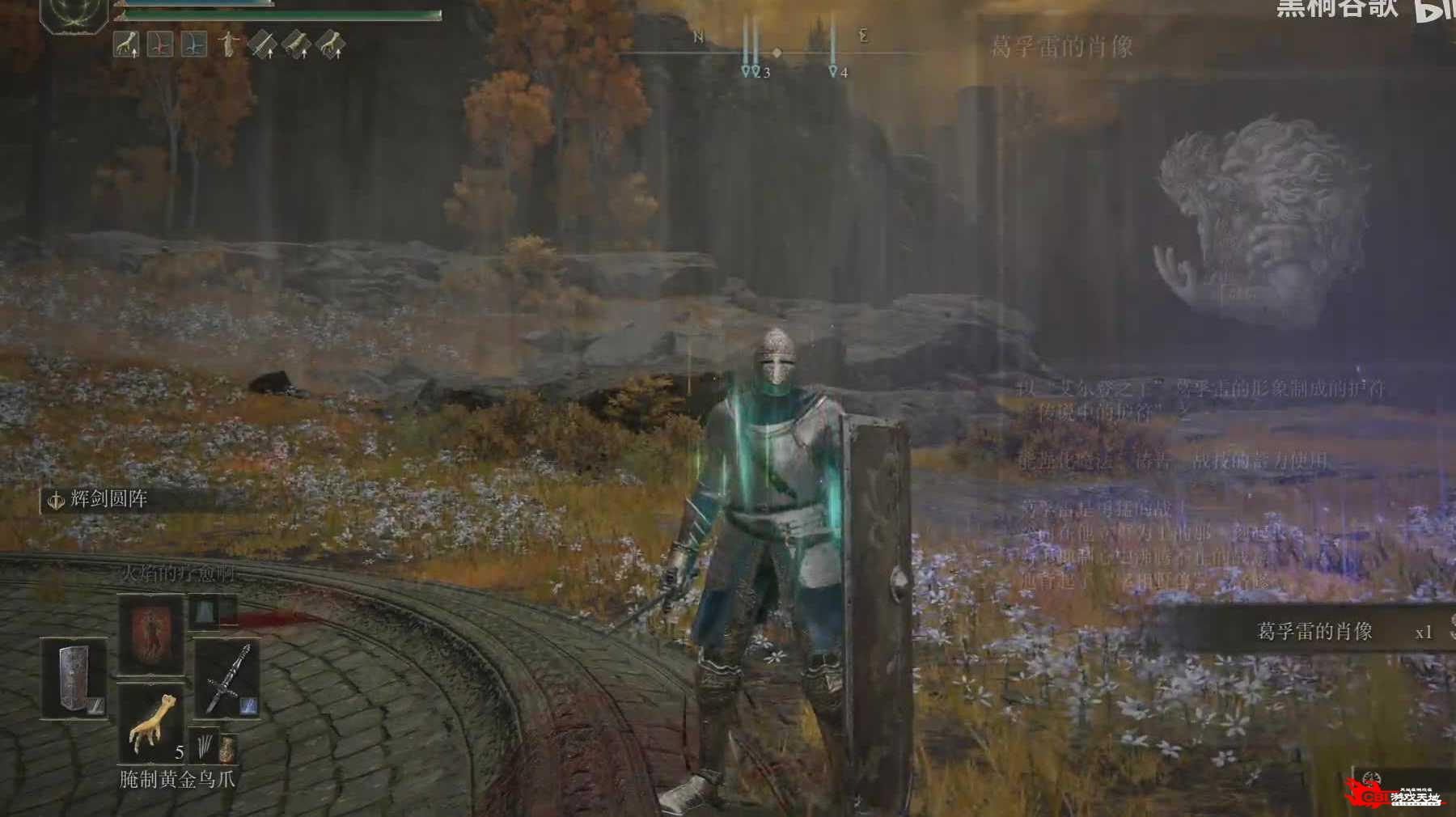Inspect the red fowl foot buff icon
Viewport: 1456px width, 817px height.
(160, 44)
